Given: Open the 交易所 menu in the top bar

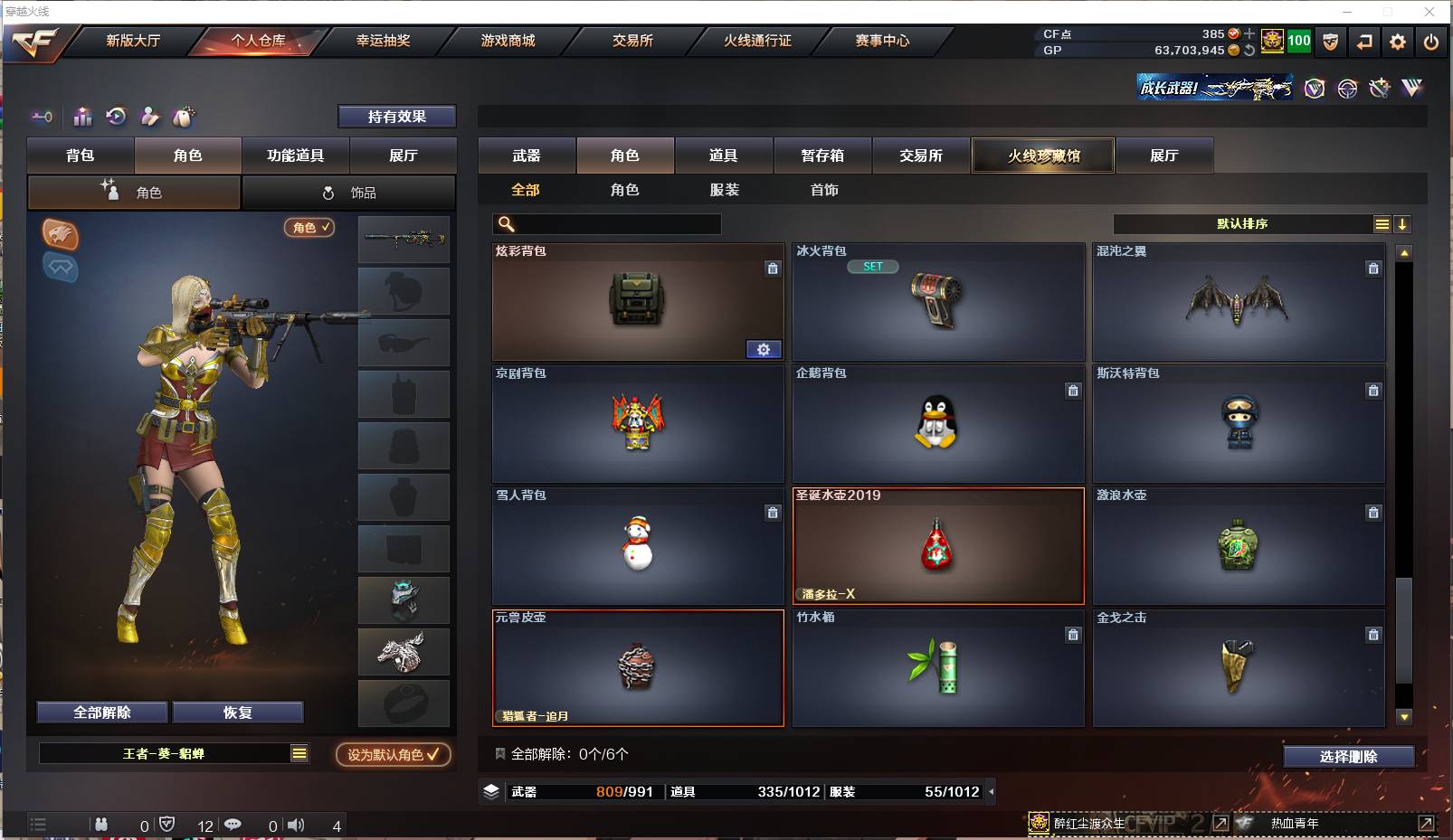Looking at the screenshot, I should click(627, 41).
